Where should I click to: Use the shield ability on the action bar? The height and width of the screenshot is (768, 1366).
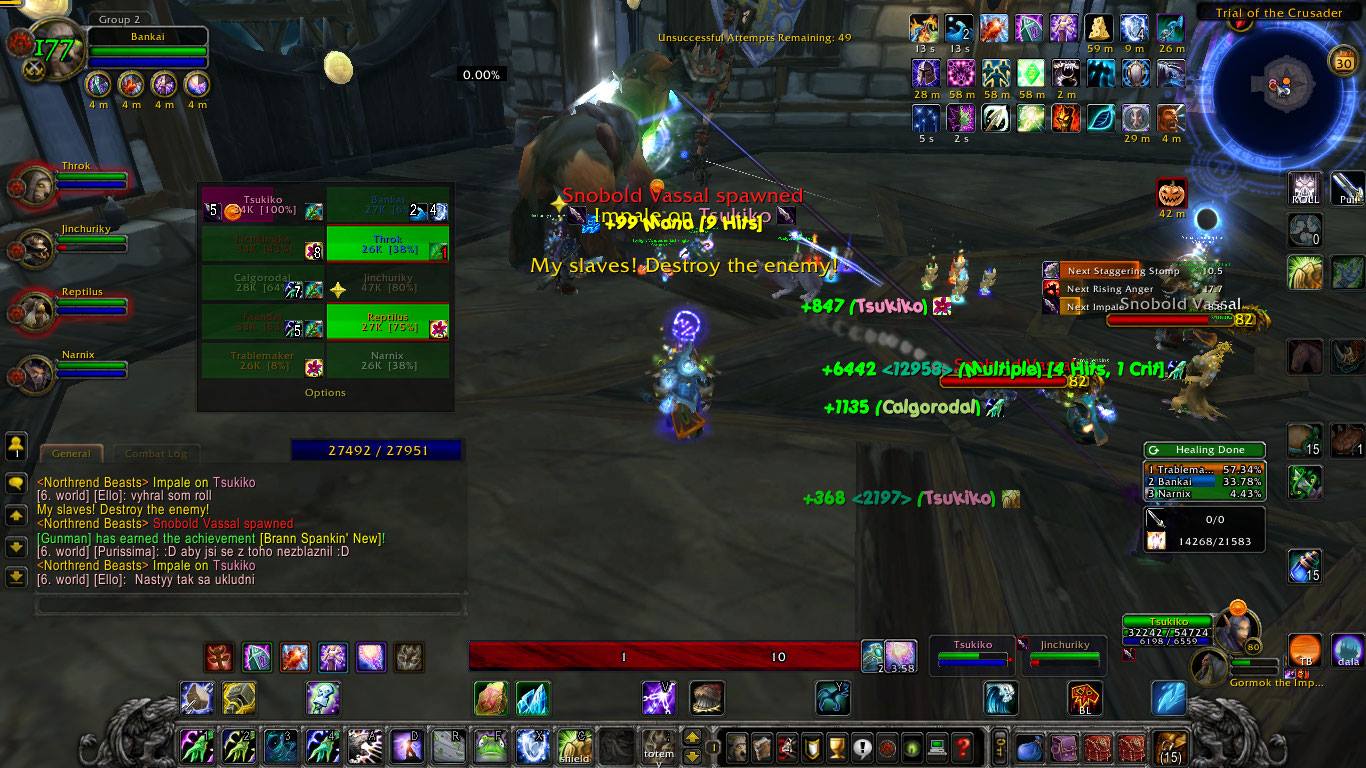point(575,746)
